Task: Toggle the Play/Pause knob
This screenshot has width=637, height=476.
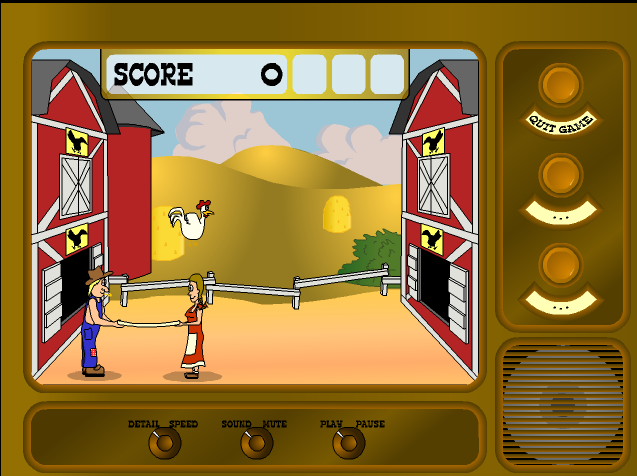Action: click(x=348, y=442)
